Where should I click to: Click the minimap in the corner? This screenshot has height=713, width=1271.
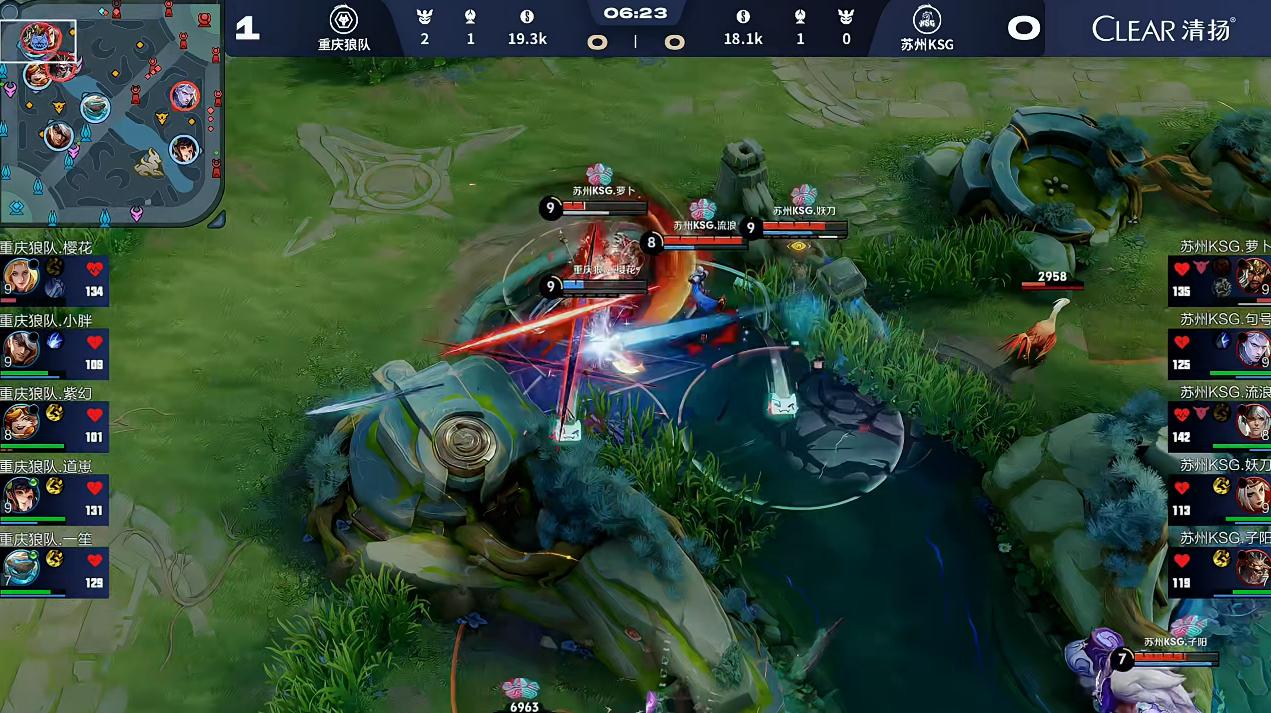[110, 112]
